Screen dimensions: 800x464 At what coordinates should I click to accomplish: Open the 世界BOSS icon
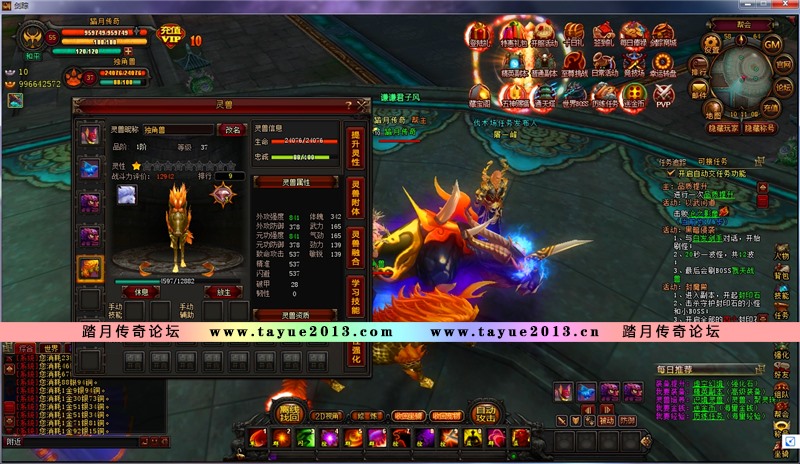[574, 94]
